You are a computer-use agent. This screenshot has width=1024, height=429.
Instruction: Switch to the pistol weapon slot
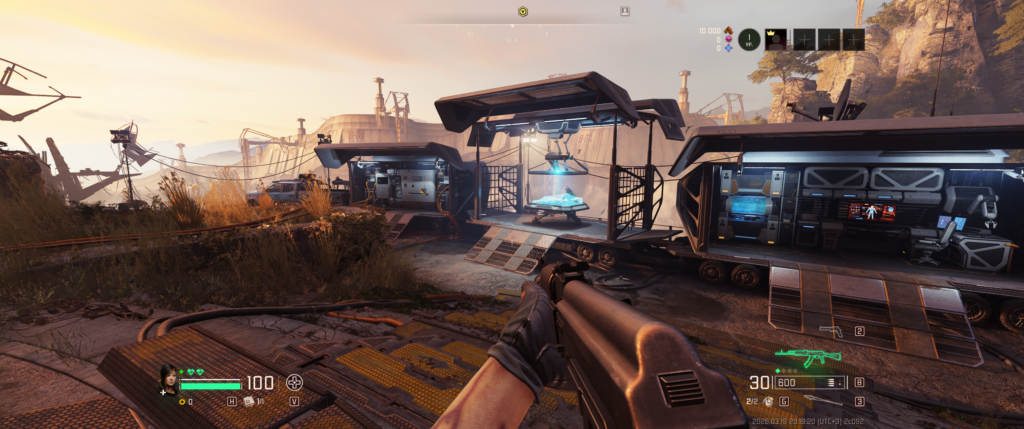[x=831, y=329]
